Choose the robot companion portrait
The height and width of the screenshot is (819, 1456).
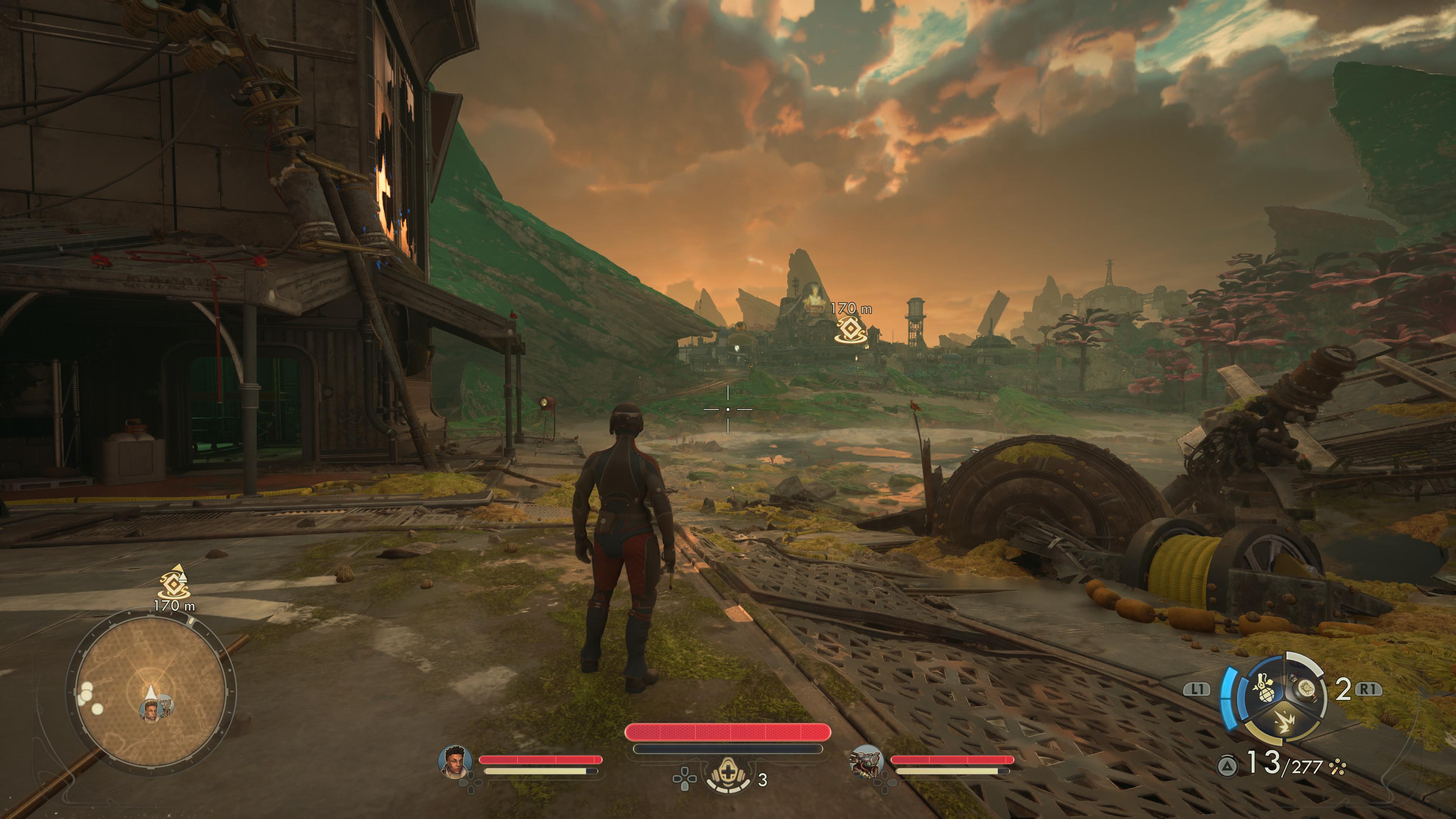click(866, 762)
